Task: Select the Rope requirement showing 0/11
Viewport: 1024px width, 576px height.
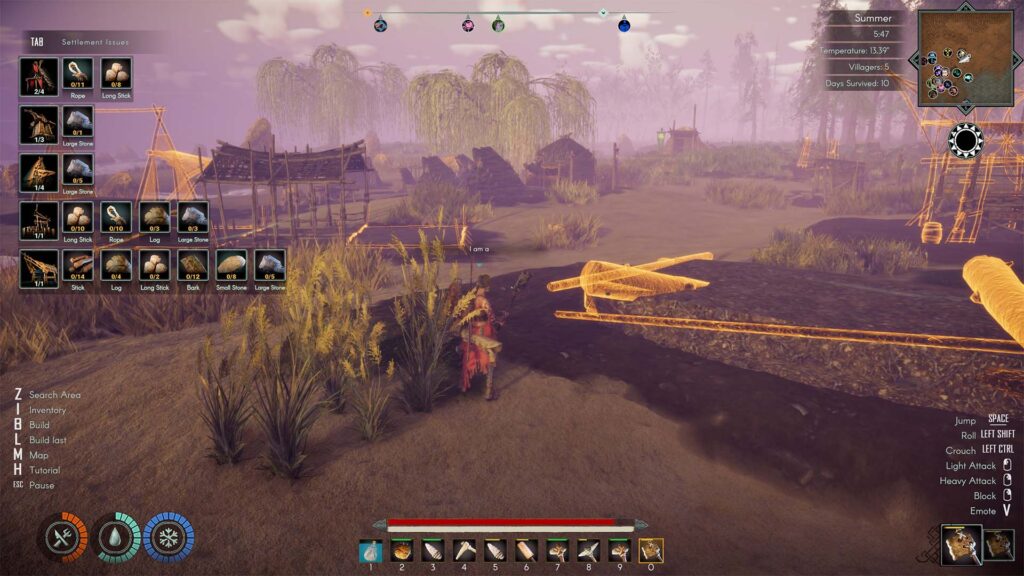Action: (78, 74)
